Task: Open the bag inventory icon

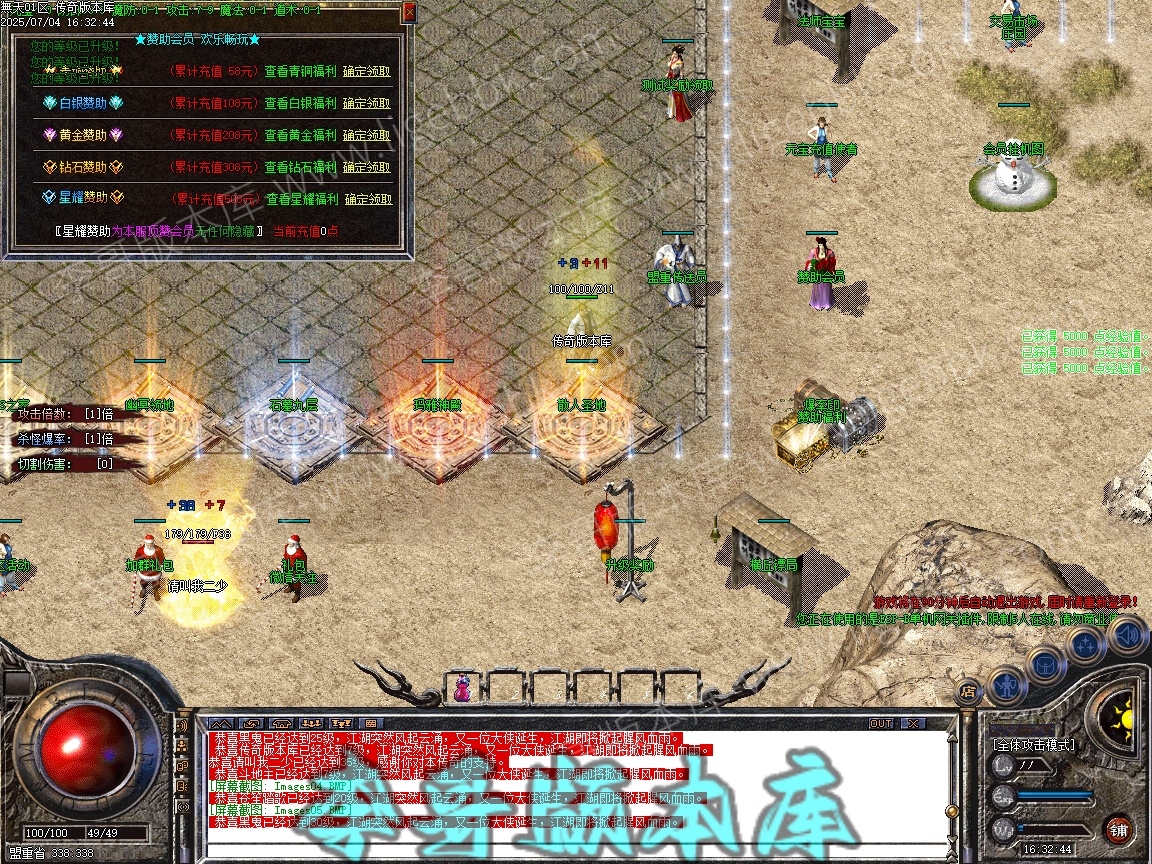Action: [1044, 664]
